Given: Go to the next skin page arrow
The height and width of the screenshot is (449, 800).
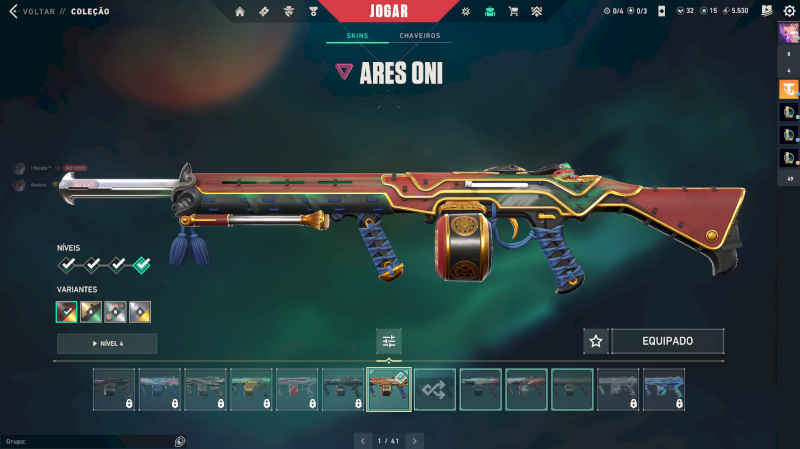Looking at the screenshot, I should click(414, 440).
